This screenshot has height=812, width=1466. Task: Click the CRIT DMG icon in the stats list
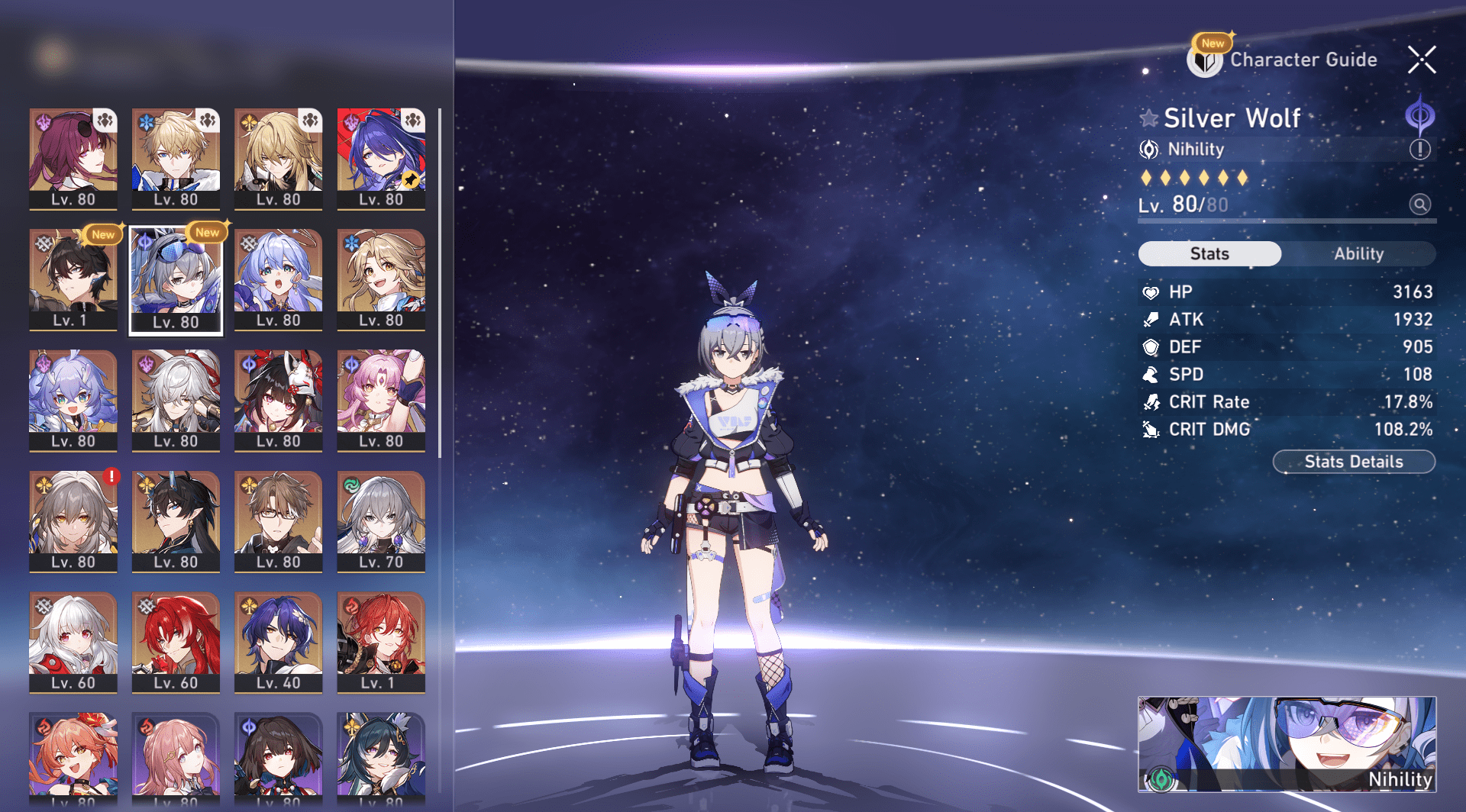tap(1152, 429)
